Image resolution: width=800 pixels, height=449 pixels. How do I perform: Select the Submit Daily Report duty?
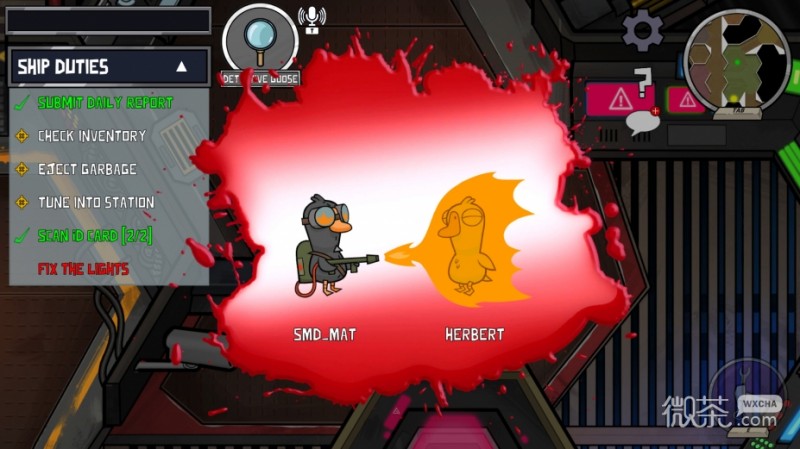(105, 102)
